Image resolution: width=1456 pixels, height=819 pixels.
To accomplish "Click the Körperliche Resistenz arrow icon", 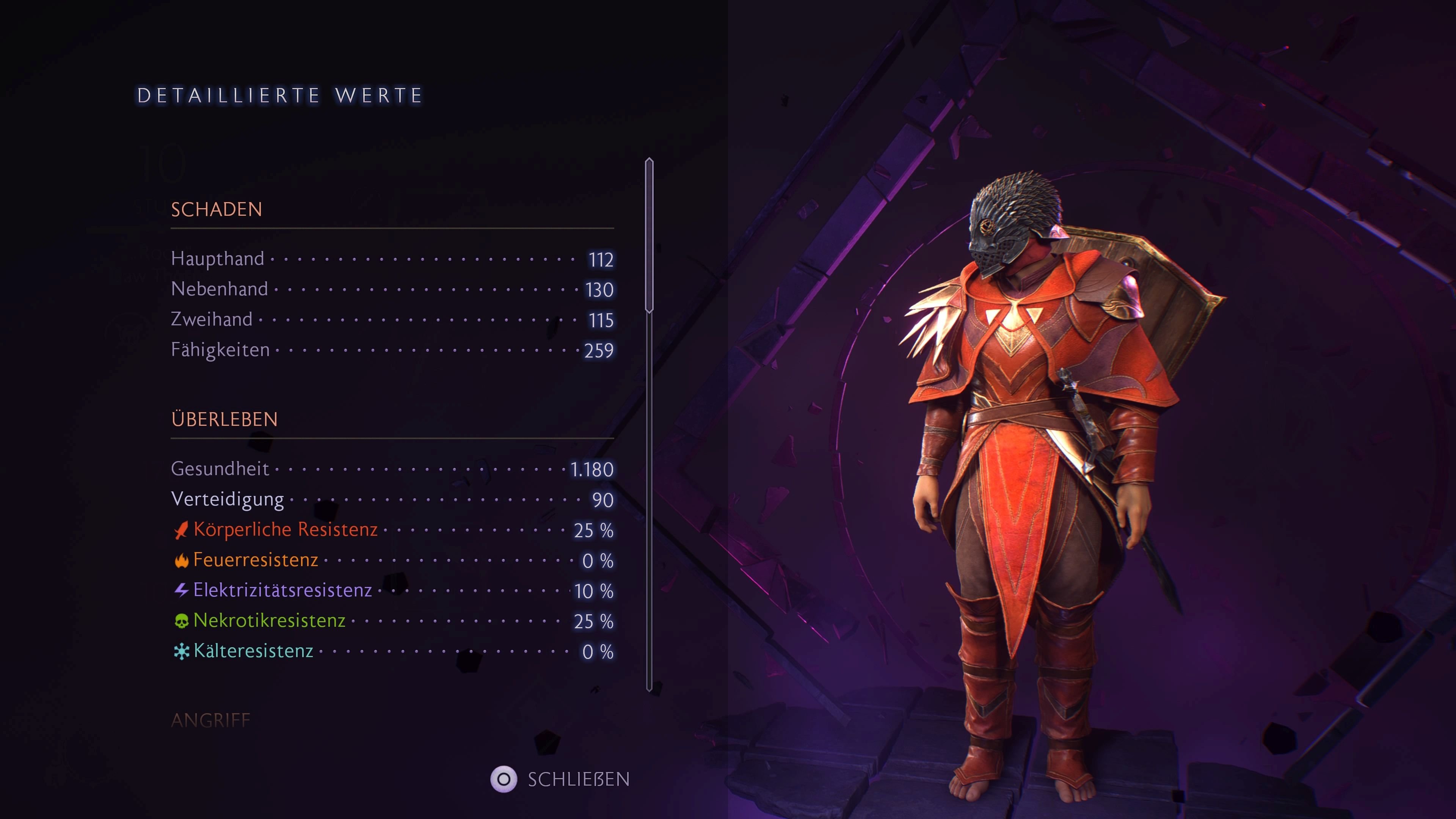I will [x=182, y=531].
